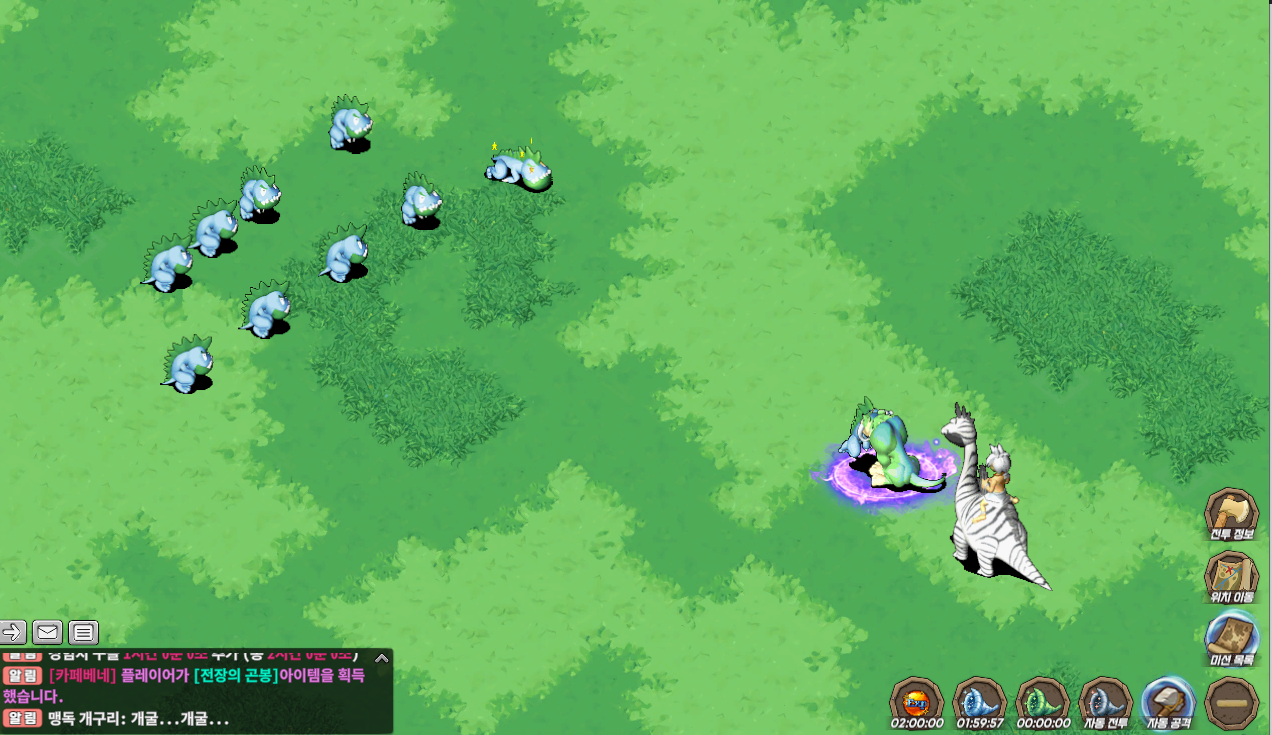The width and height of the screenshot is (1272, 735).
Task: Show the 미션 목록 scroll list
Action: (x=1231, y=638)
